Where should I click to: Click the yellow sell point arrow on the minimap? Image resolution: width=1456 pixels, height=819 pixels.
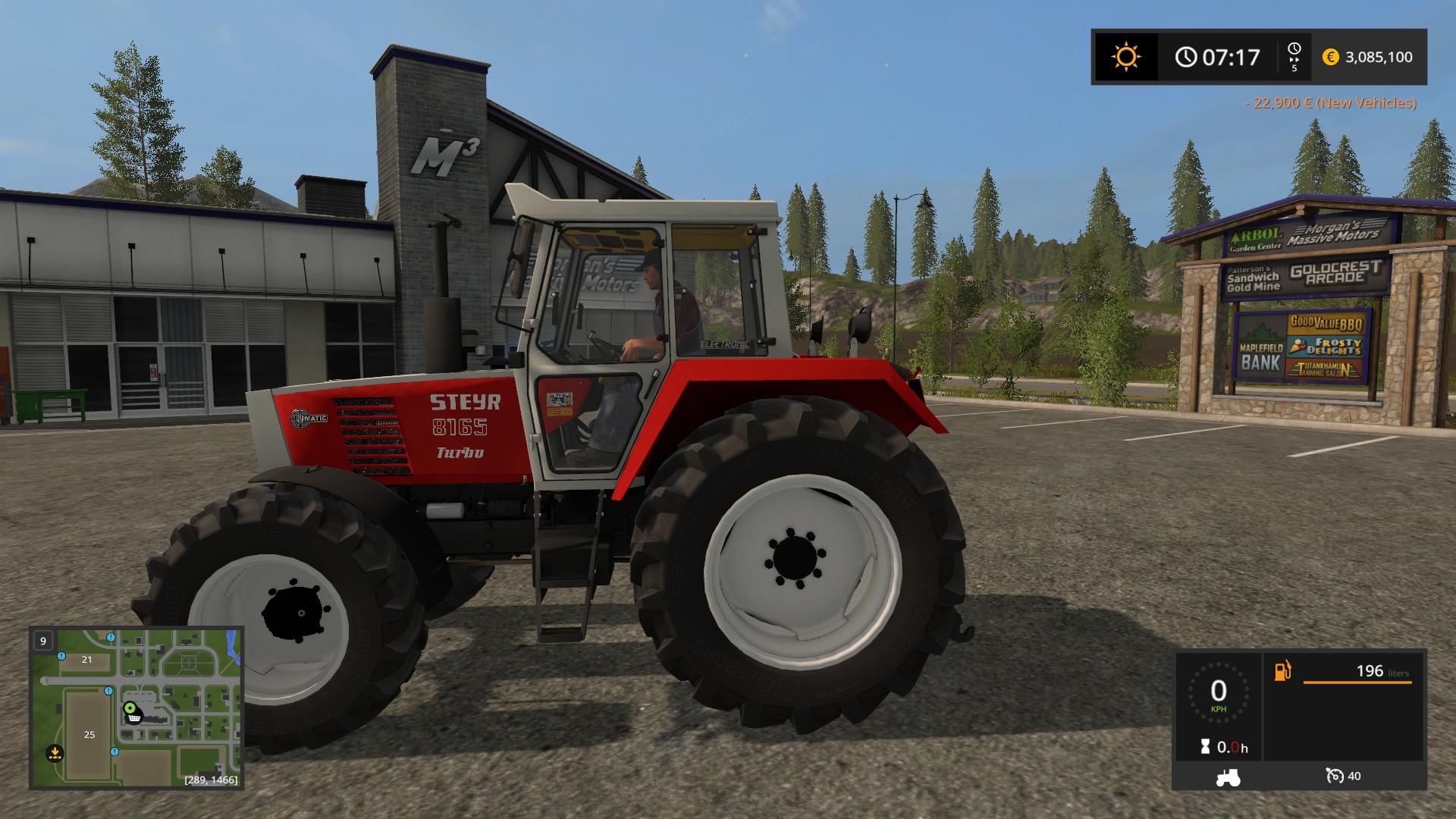55,753
